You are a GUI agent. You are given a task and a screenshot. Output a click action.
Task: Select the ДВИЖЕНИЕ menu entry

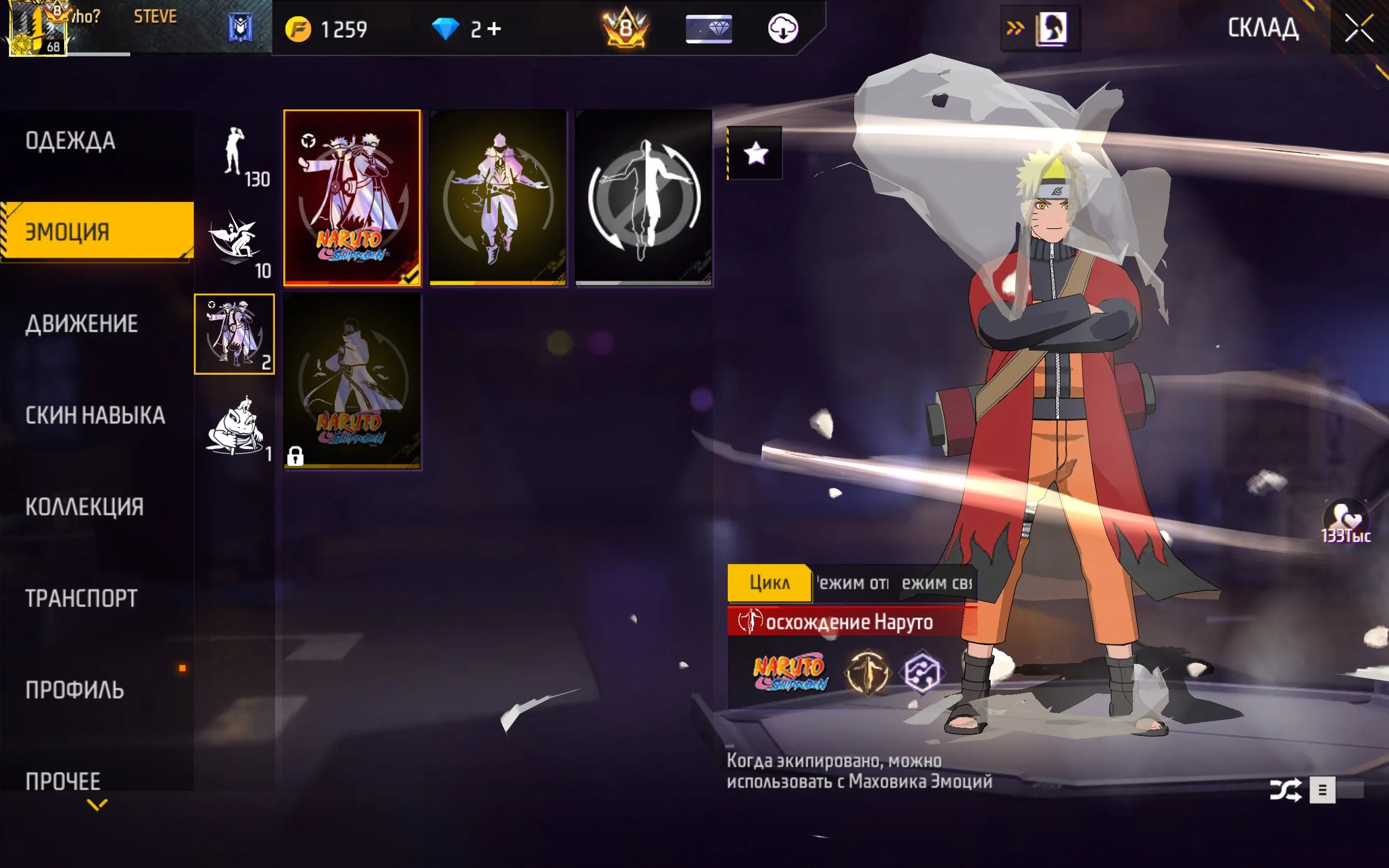pyautogui.click(x=82, y=324)
